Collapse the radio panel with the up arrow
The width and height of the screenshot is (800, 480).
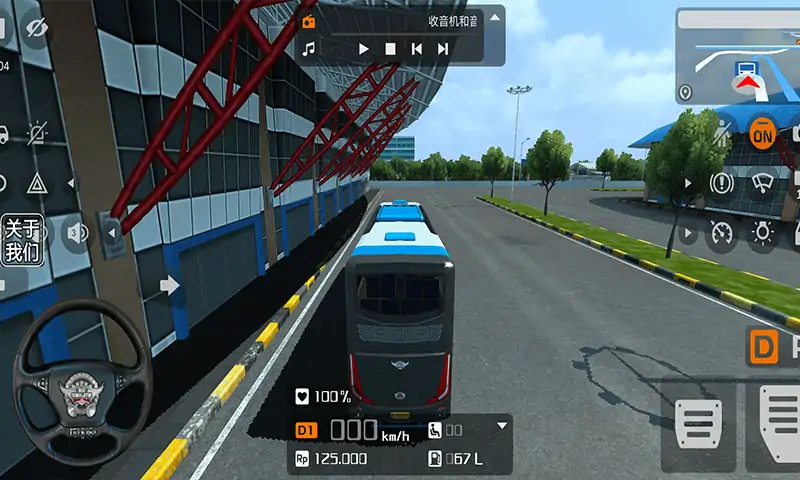coord(494,20)
